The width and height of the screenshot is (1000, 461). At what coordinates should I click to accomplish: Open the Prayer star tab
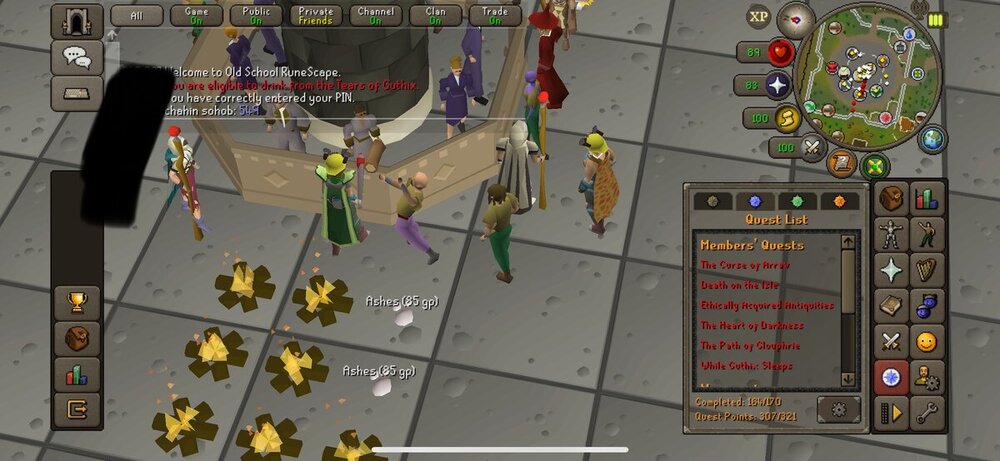891,270
